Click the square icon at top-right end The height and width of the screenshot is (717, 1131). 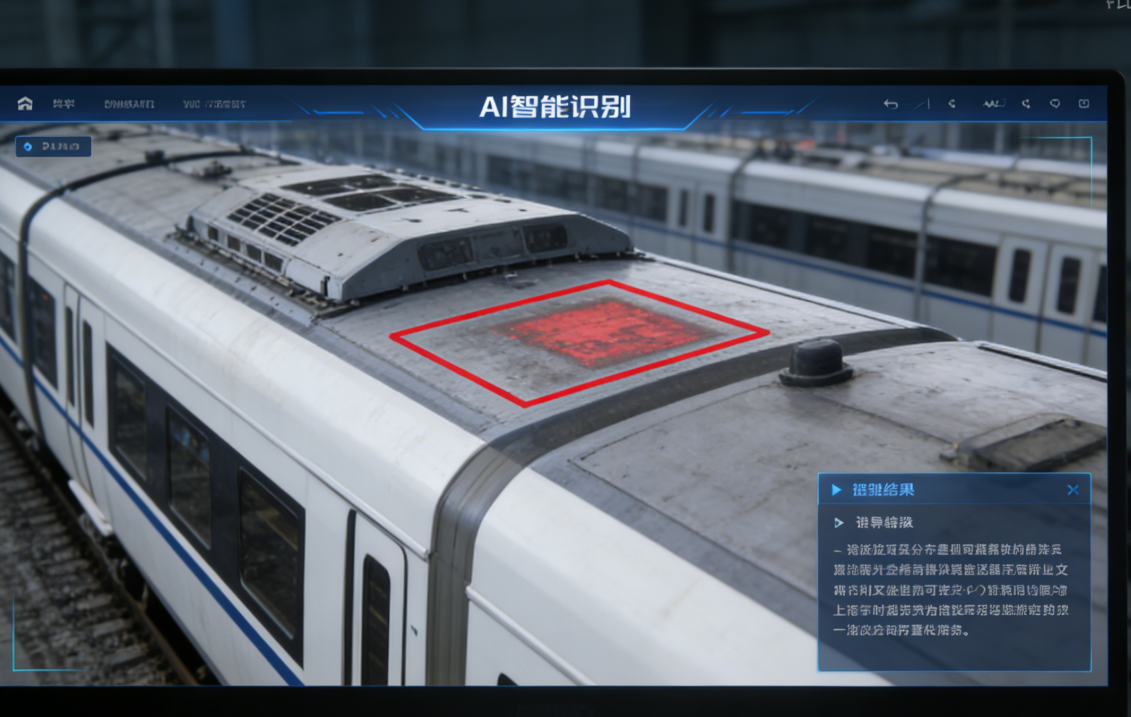pos(1084,104)
